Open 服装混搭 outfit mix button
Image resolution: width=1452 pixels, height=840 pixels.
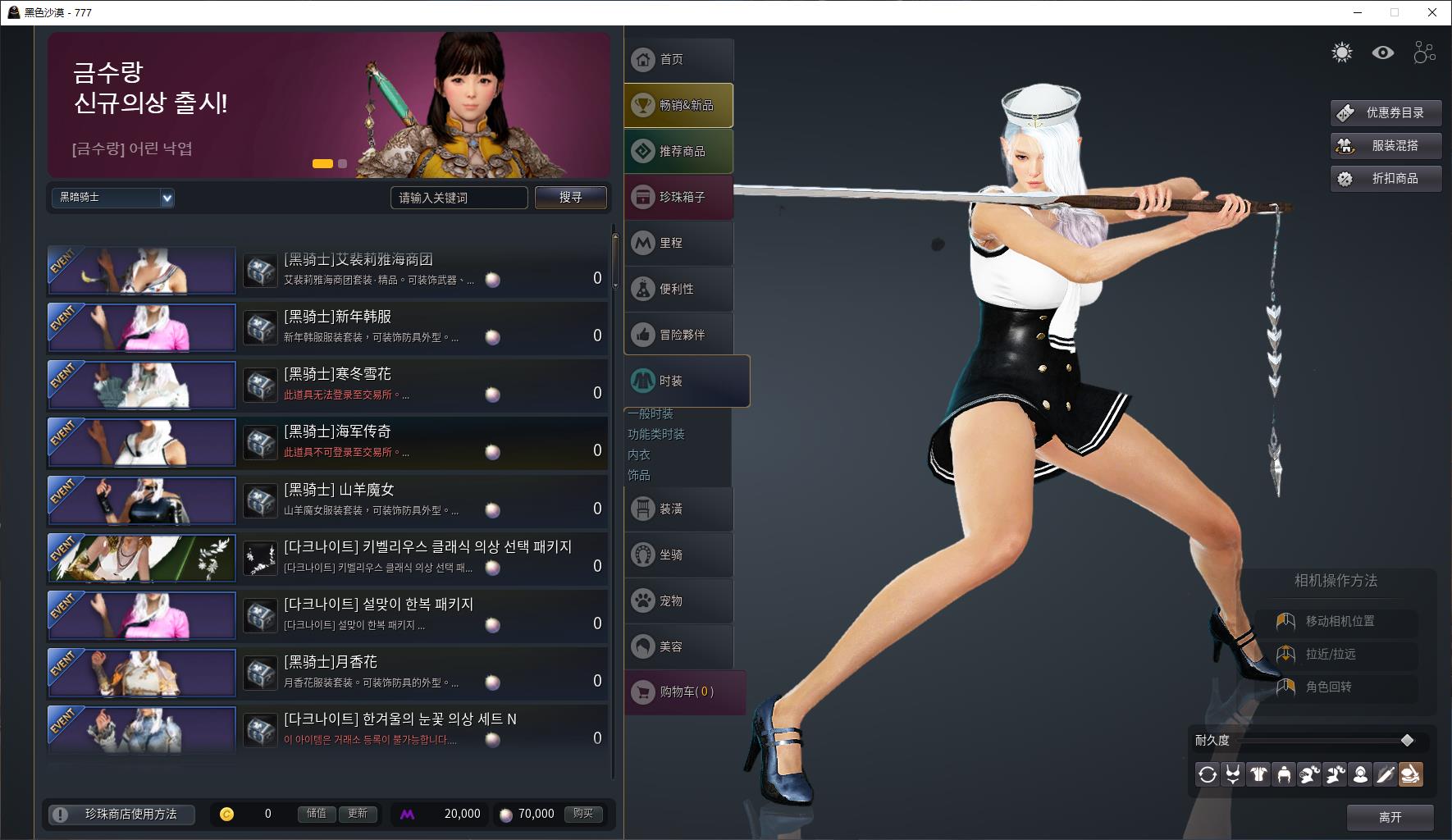(x=1385, y=146)
